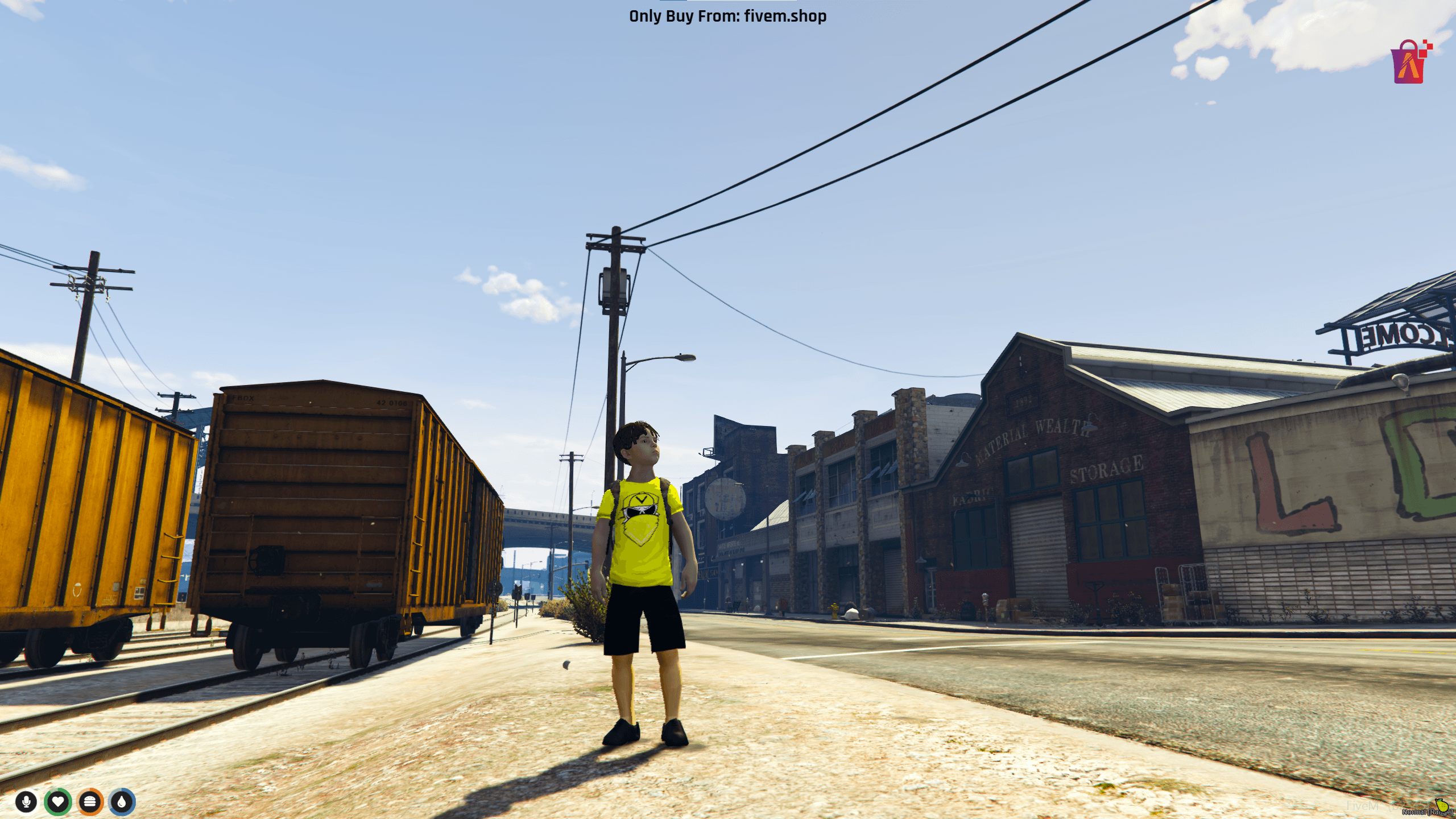Select the water drop thirst icon

[122, 802]
